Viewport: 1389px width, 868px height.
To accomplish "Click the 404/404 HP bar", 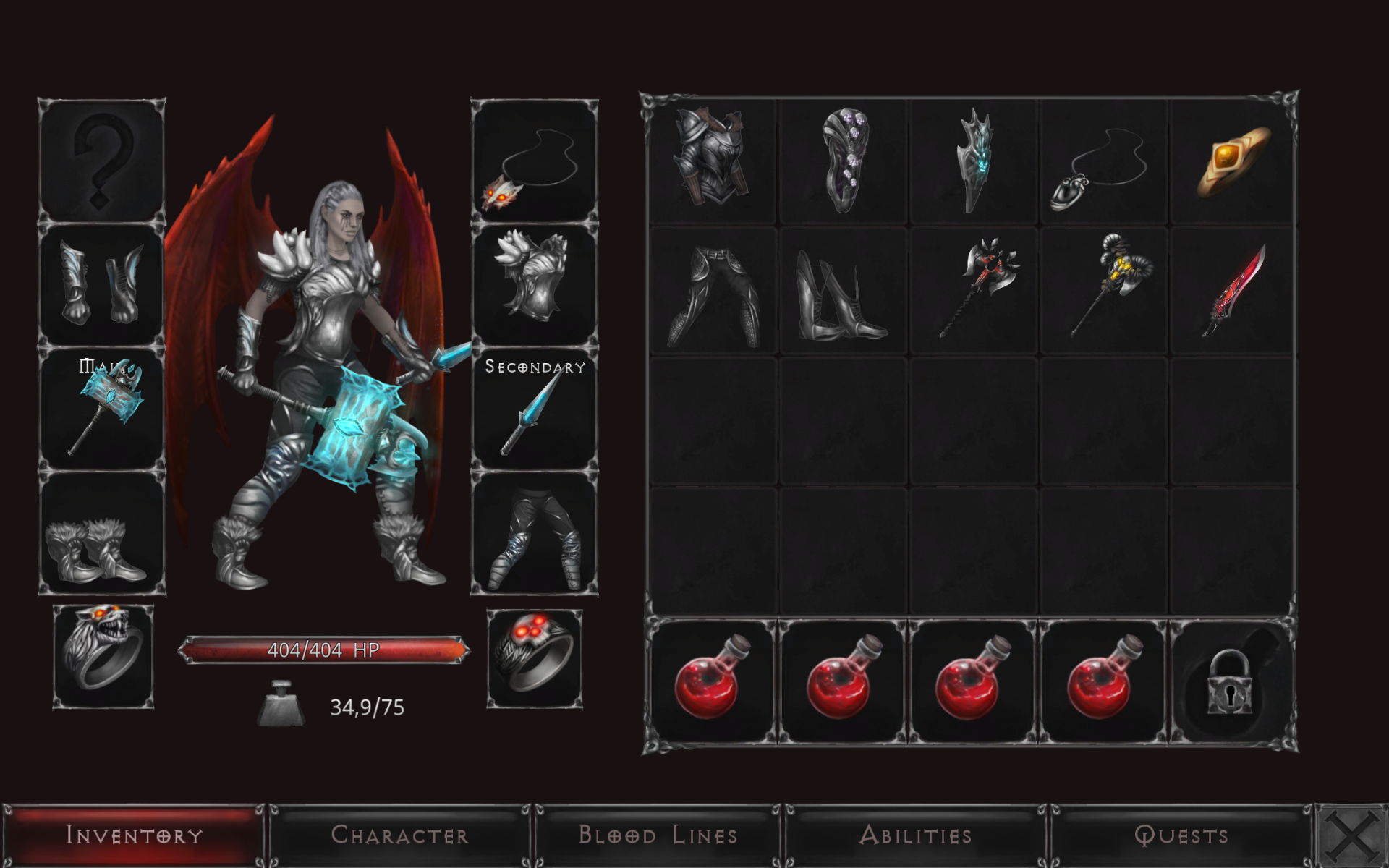I will tap(323, 650).
